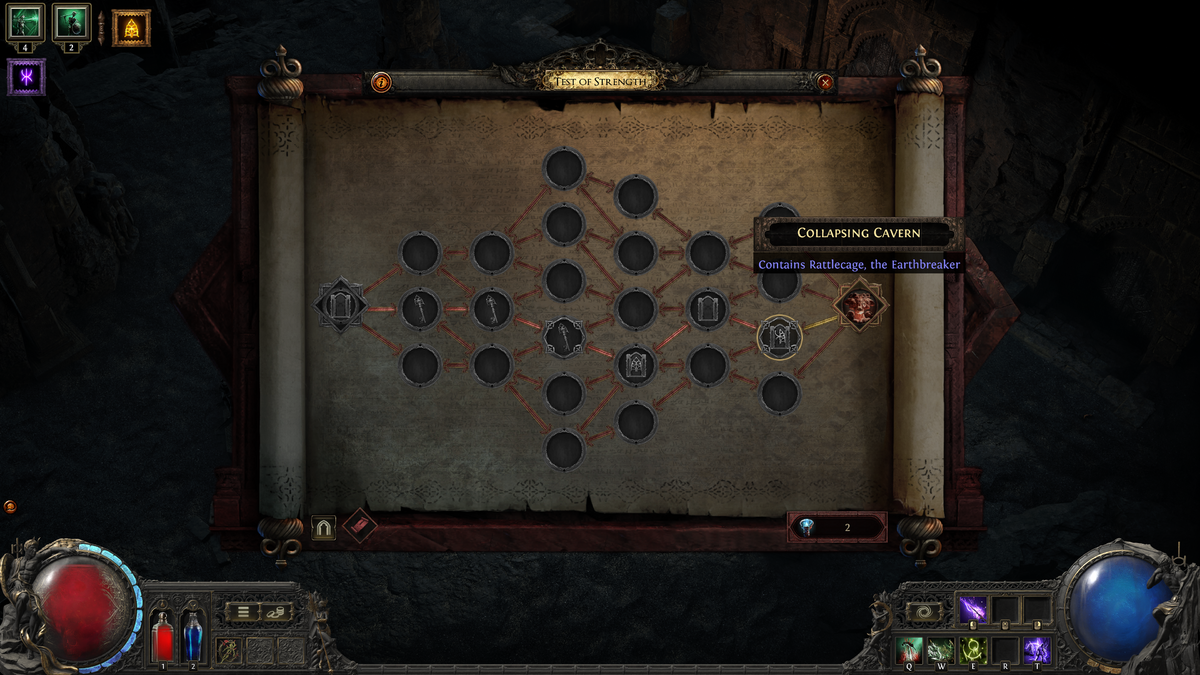Click the golden helmet buff icon

(131, 28)
